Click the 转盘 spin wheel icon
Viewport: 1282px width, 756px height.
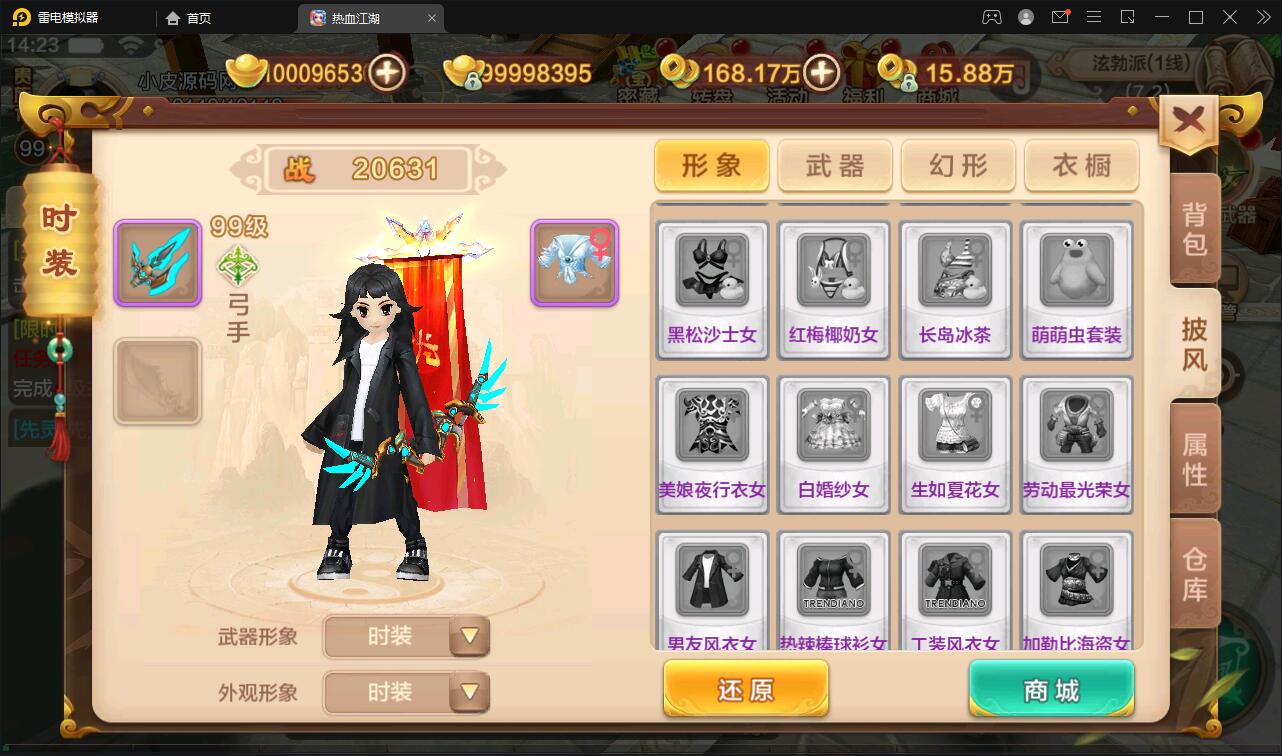point(712,80)
